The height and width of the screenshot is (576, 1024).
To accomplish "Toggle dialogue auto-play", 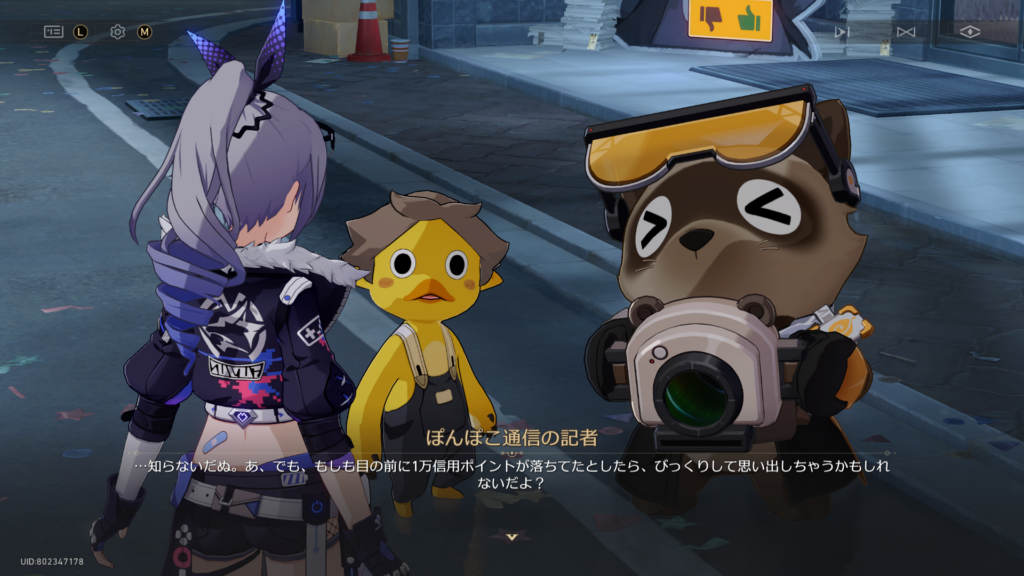I will [841, 32].
